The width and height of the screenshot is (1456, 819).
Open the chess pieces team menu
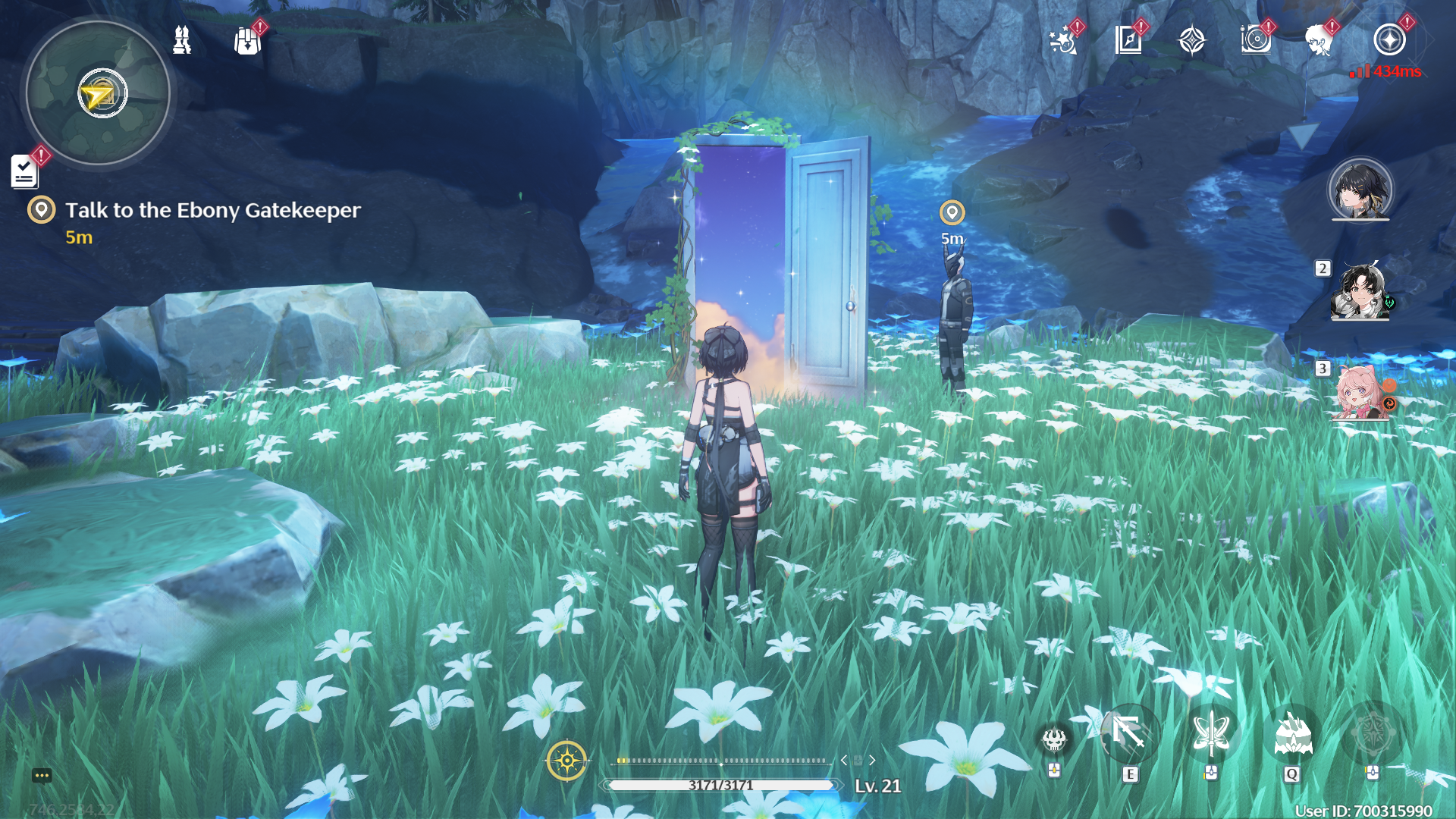pyautogui.click(x=182, y=40)
